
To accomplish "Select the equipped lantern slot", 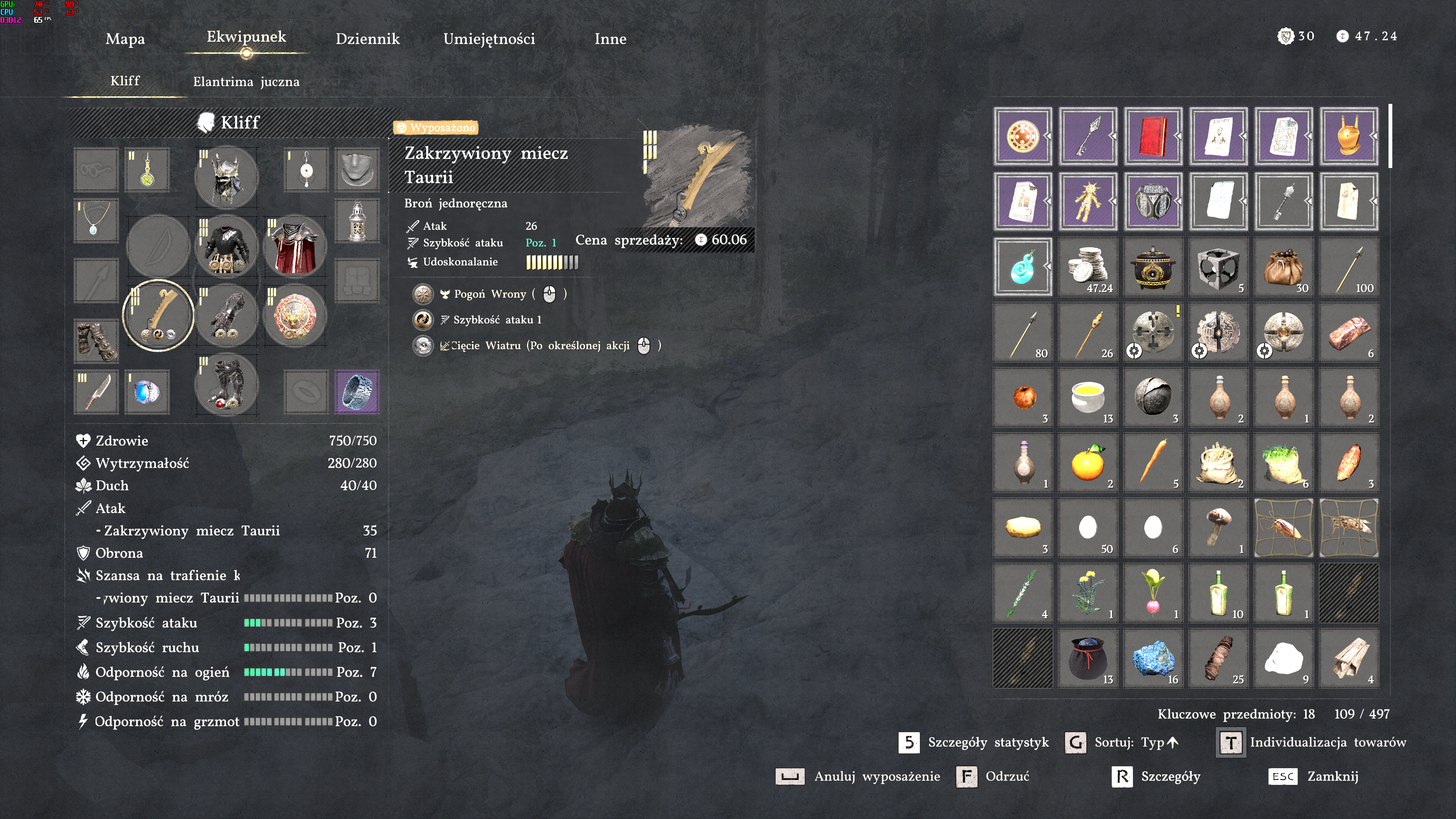I will pyautogui.click(x=357, y=221).
